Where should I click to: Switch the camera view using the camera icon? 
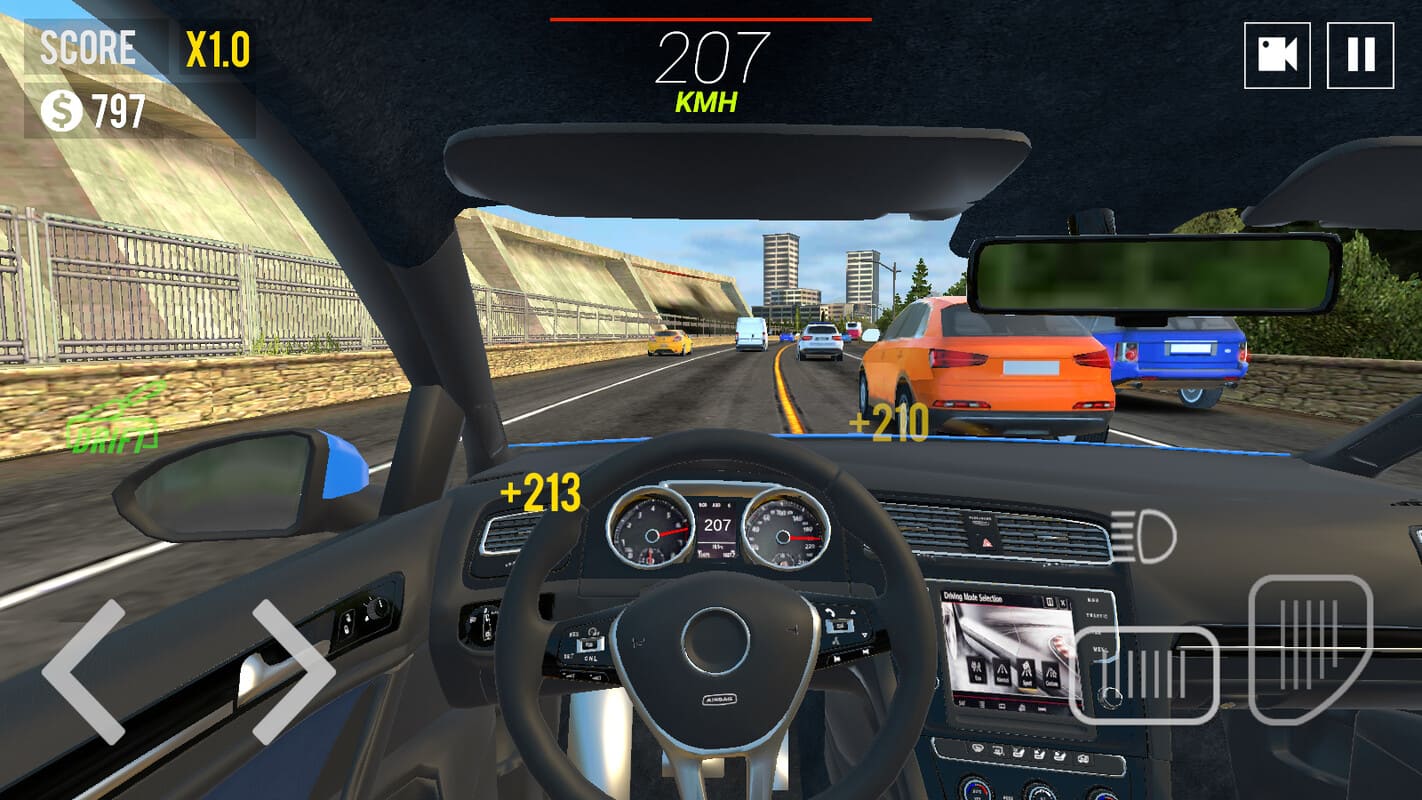pos(1277,55)
